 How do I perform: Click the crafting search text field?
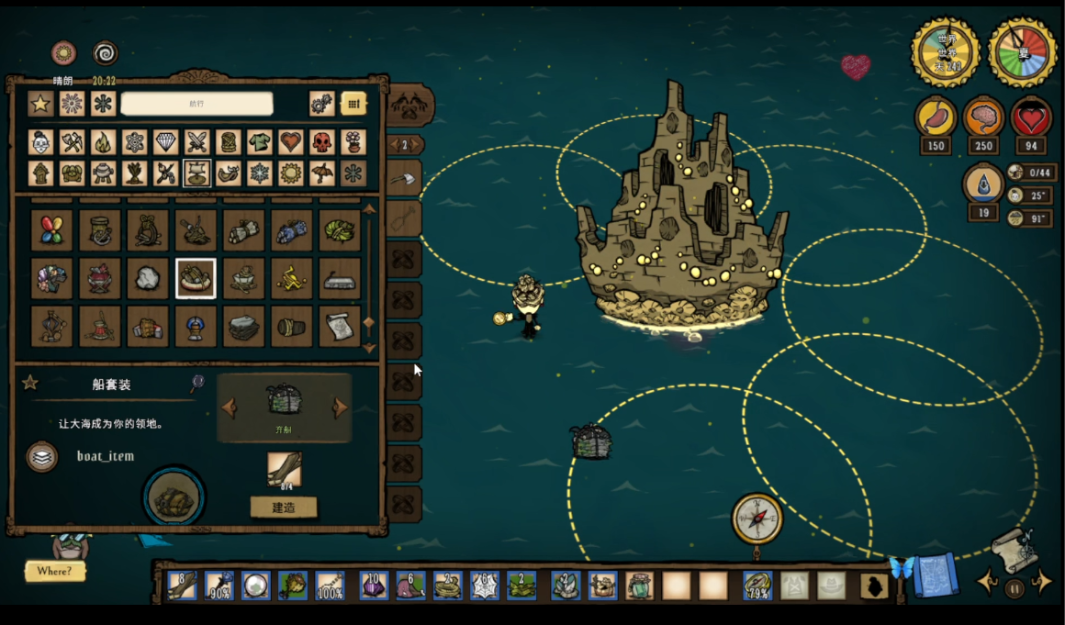point(196,104)
